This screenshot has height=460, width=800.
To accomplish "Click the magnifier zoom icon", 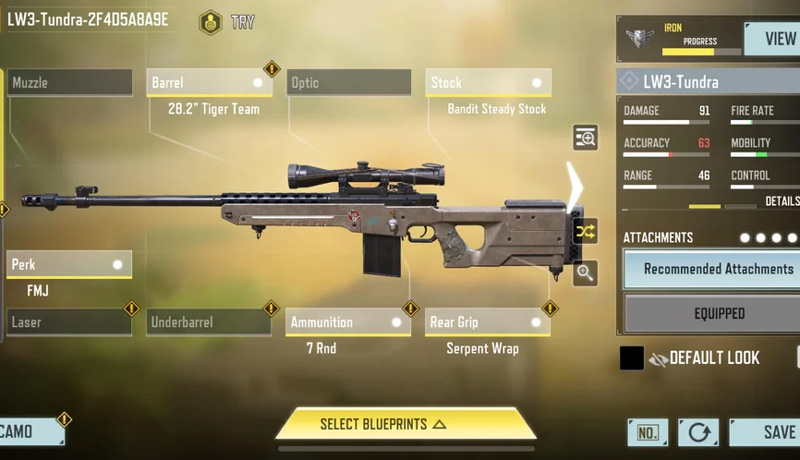I will click(x=585, y=272).
